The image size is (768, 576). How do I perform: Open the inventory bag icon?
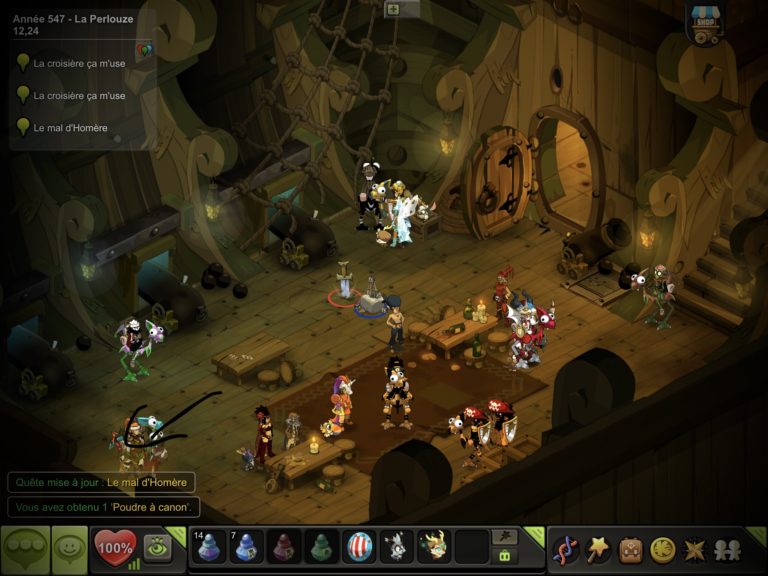[x=630, y=549]
